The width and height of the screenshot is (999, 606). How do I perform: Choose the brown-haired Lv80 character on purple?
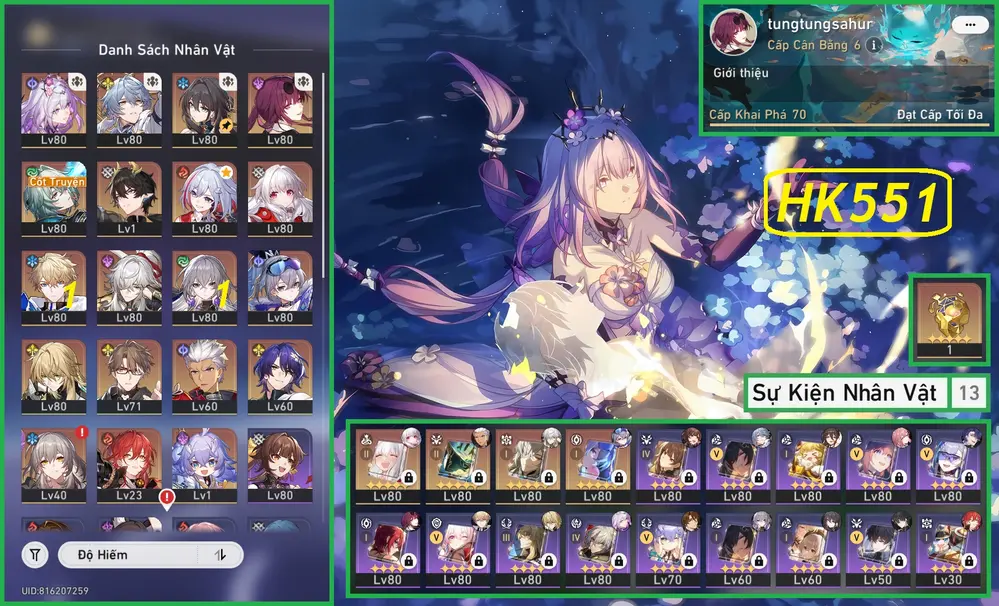pos(280,460)
